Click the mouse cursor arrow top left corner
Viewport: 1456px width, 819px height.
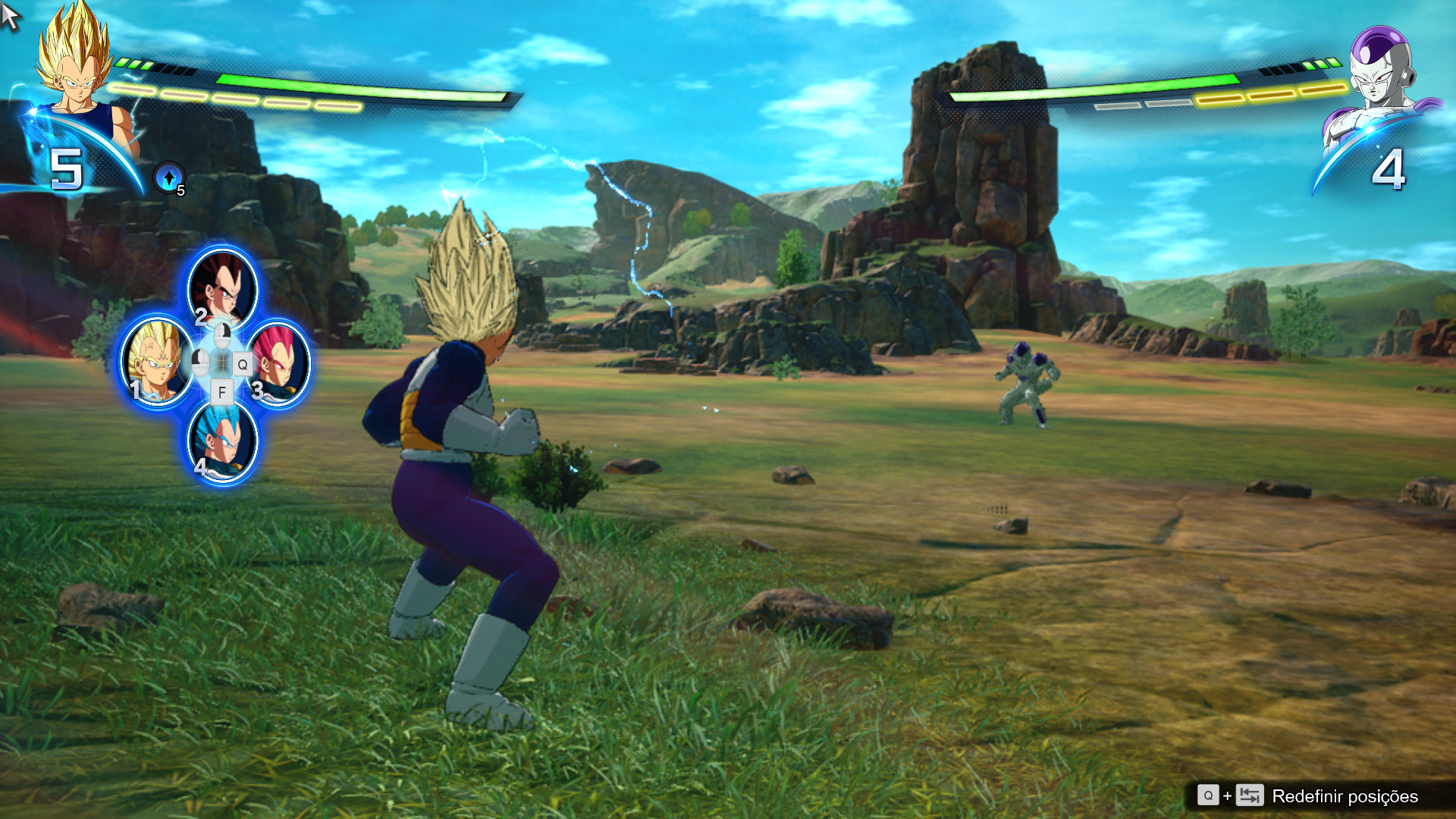(x=11, y=15)
